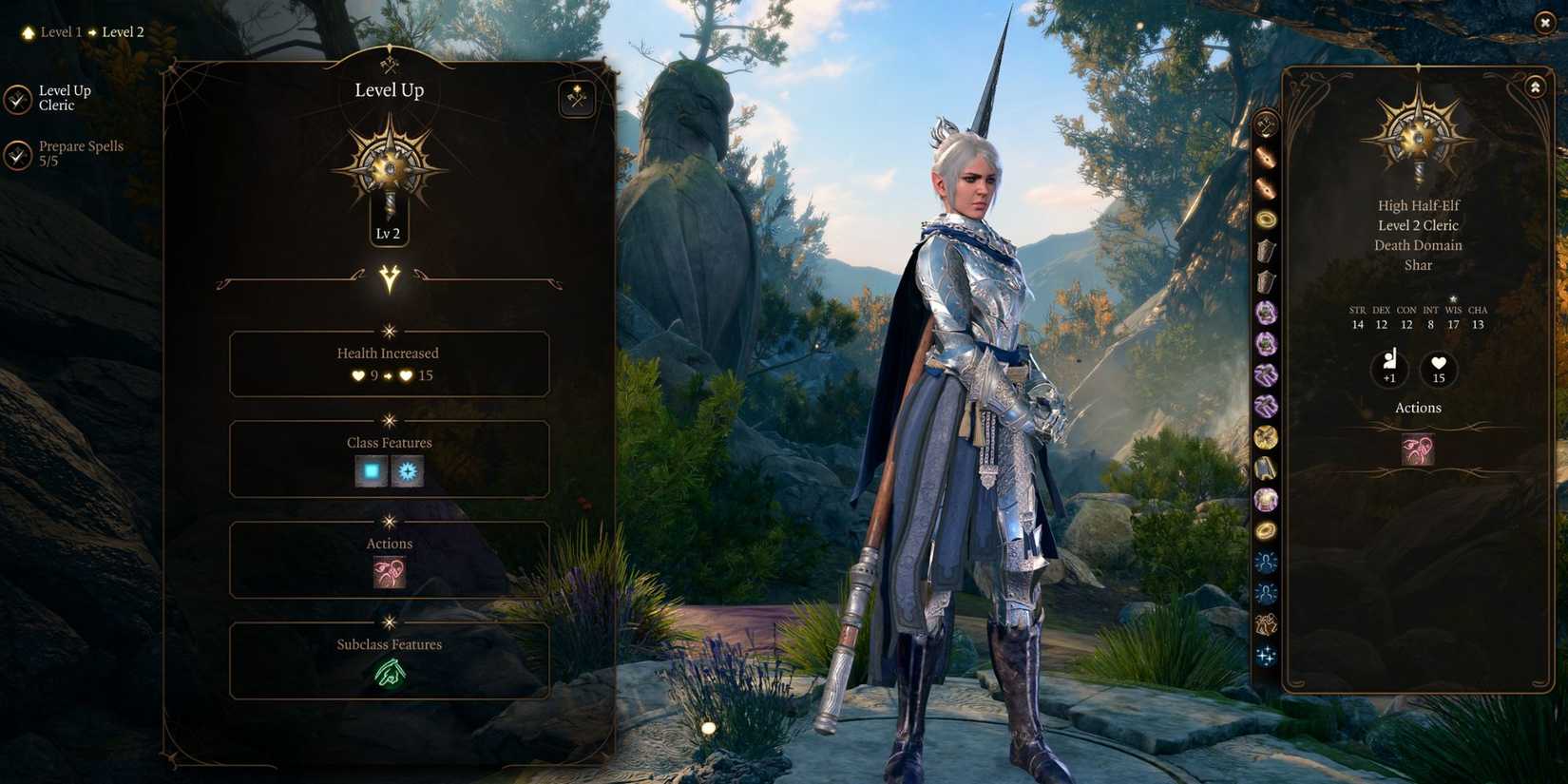This screenshot has width=1568, height=784.
Task: Select the Actions icon under the character summary
Action: tap(1417, 451)
